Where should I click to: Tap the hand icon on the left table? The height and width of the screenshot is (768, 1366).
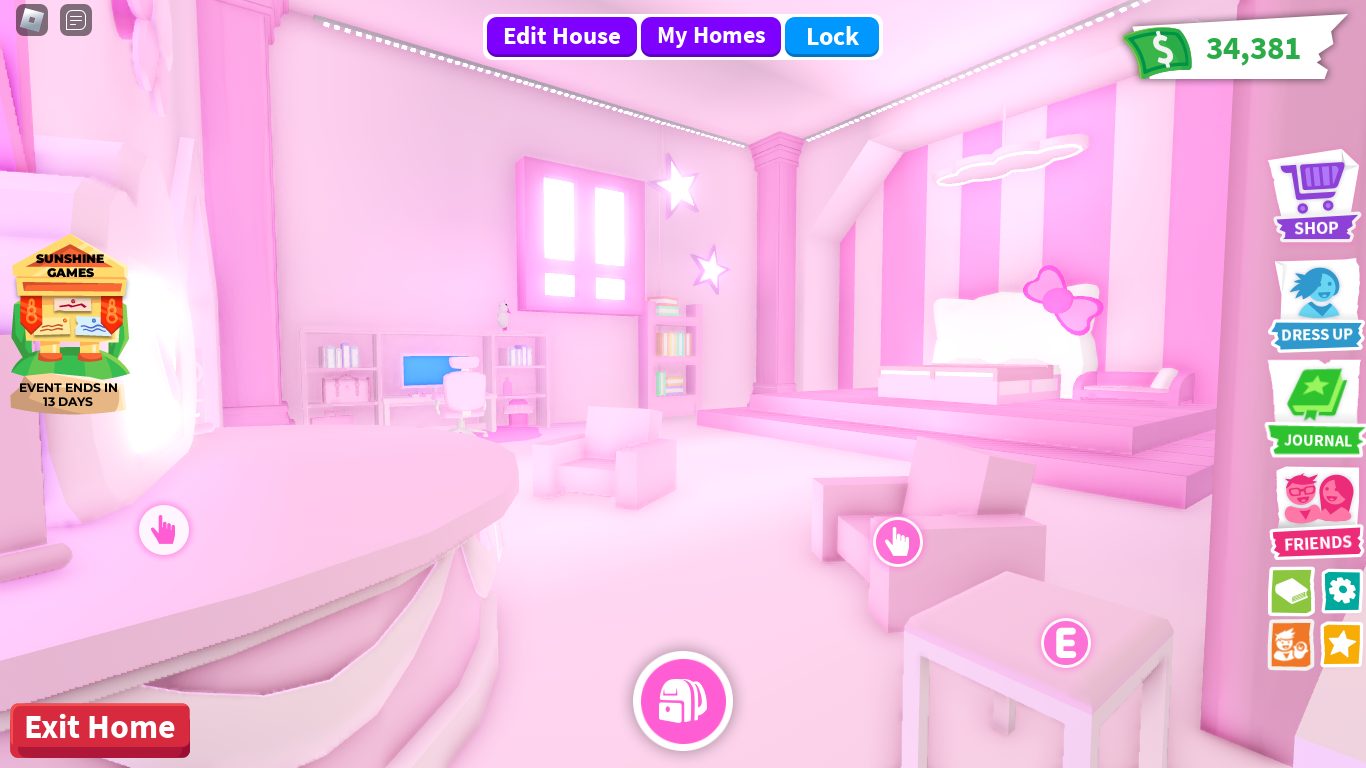164,531
